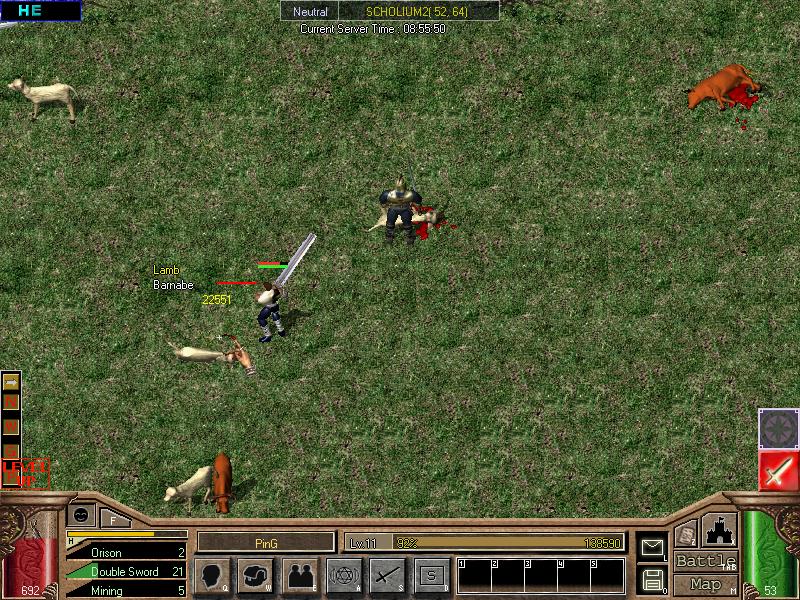The width and height of the screenshot is (800, 600).
Task: Toggle Battle mode button
Action: point(705,561)
